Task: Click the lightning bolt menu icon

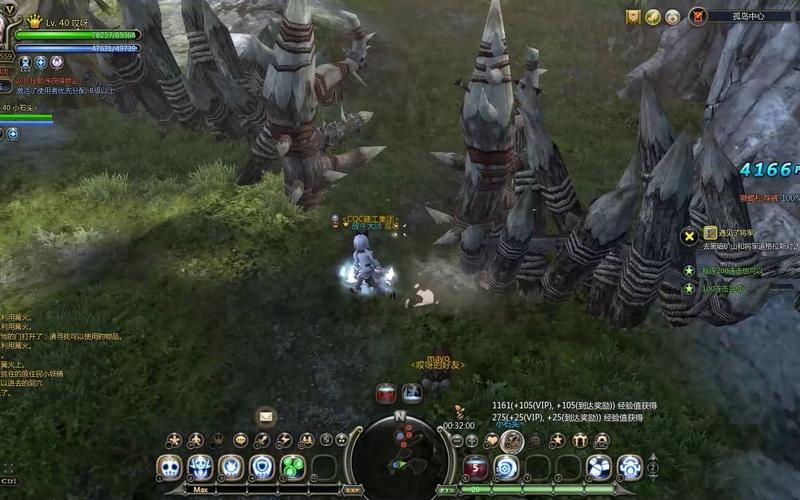Action: pyautogui.click(x=284, y=440)
